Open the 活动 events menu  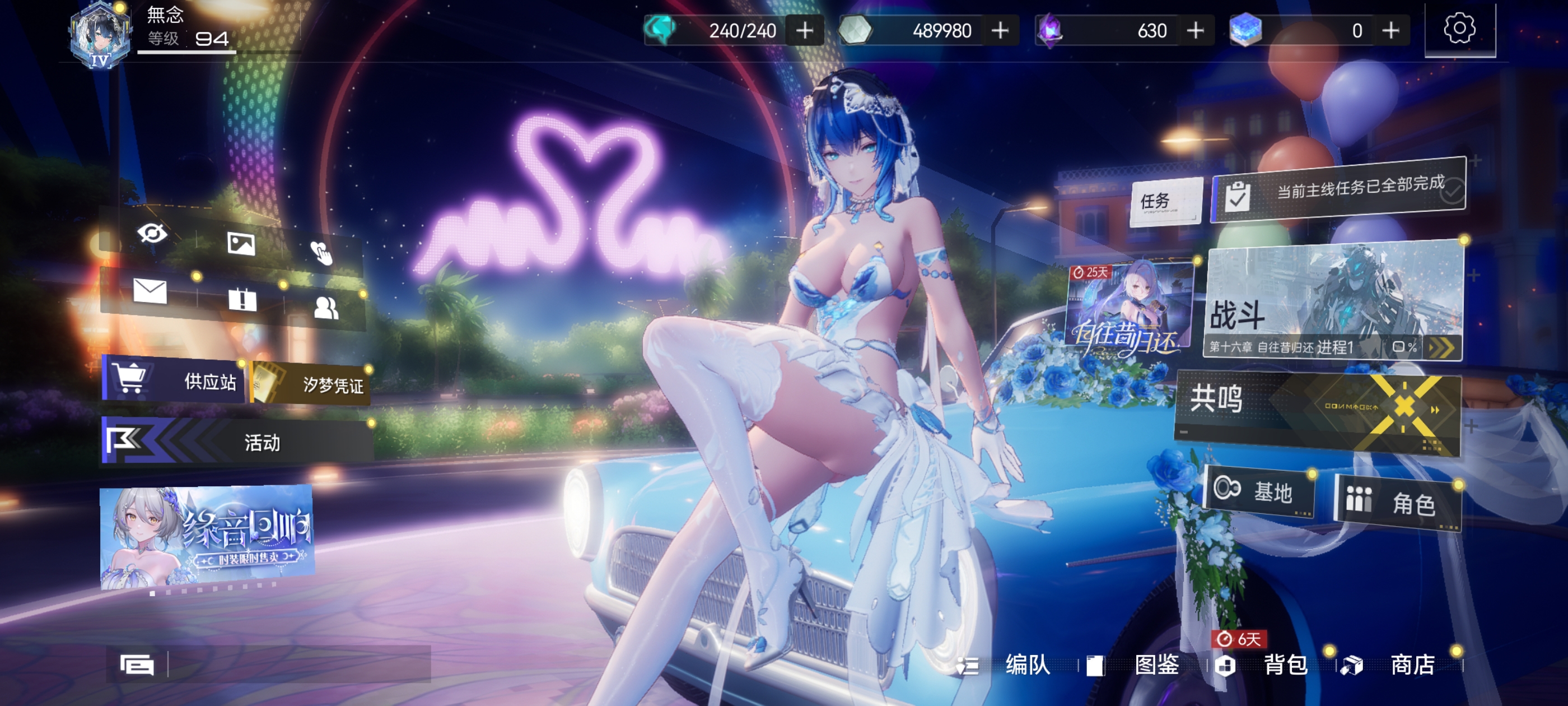tap(237, 442)
